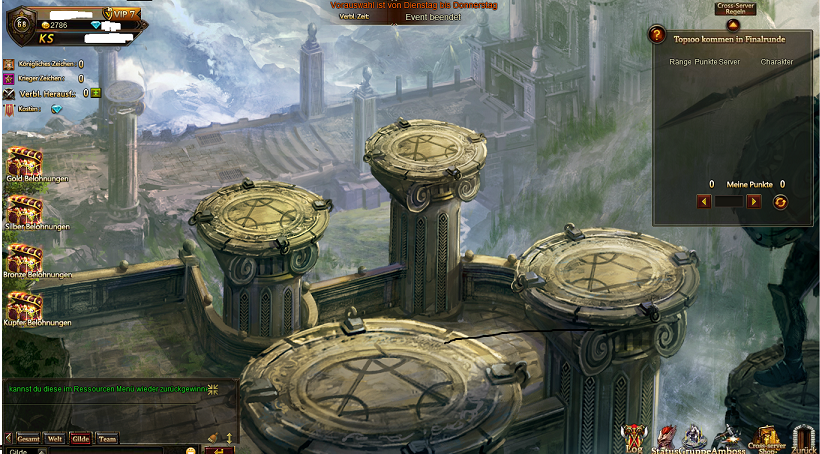Open the Cross-server Shop
The image size is (820, 454).
point(768,436)
